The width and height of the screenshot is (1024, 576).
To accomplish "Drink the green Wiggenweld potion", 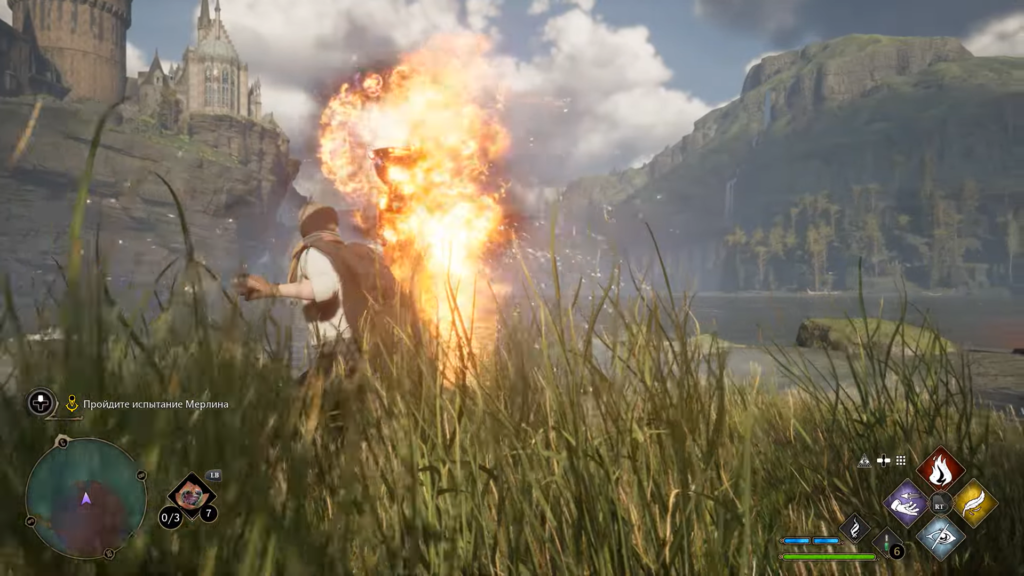I will [887, 543].
